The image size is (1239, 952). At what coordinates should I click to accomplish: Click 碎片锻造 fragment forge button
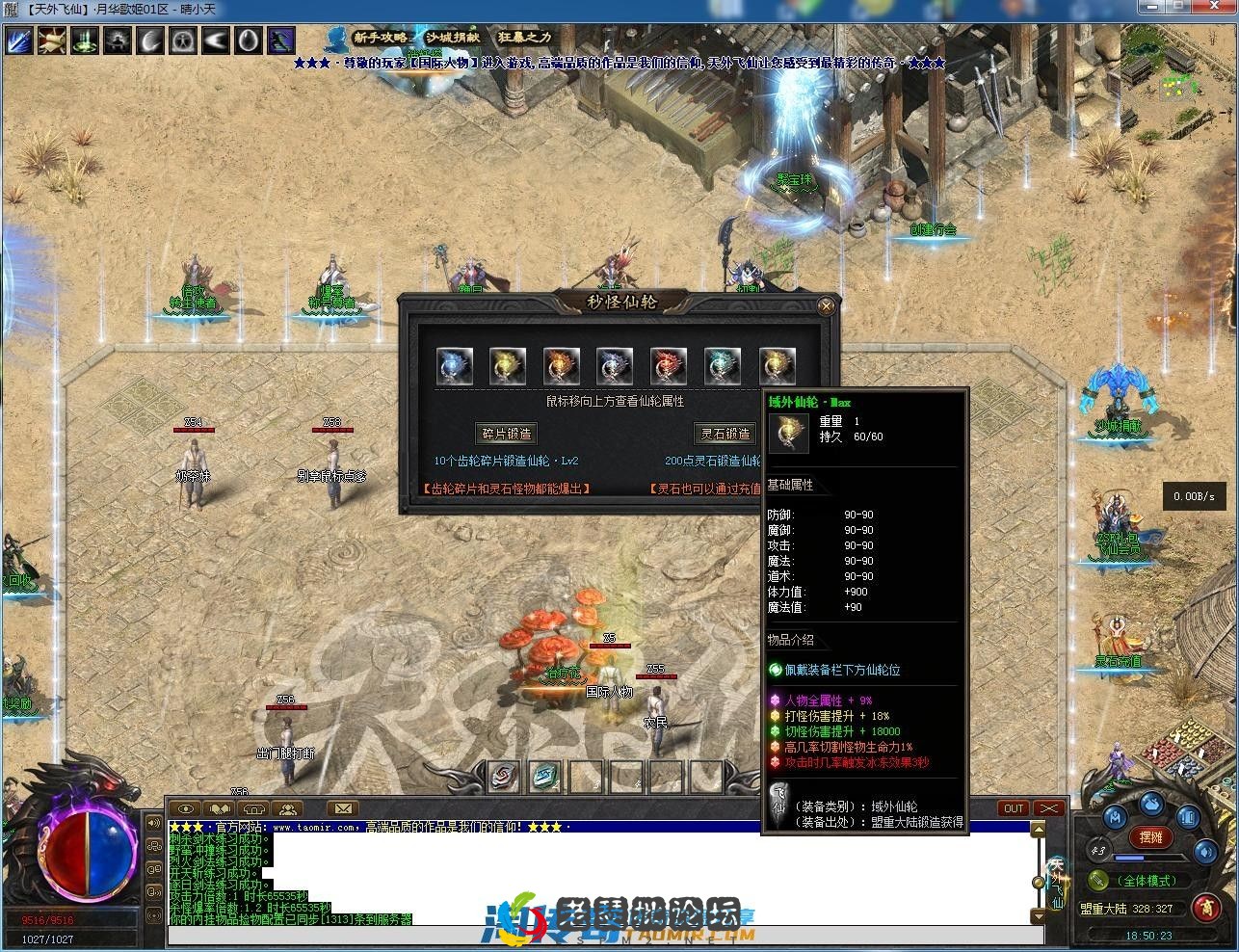pos(507,432)
